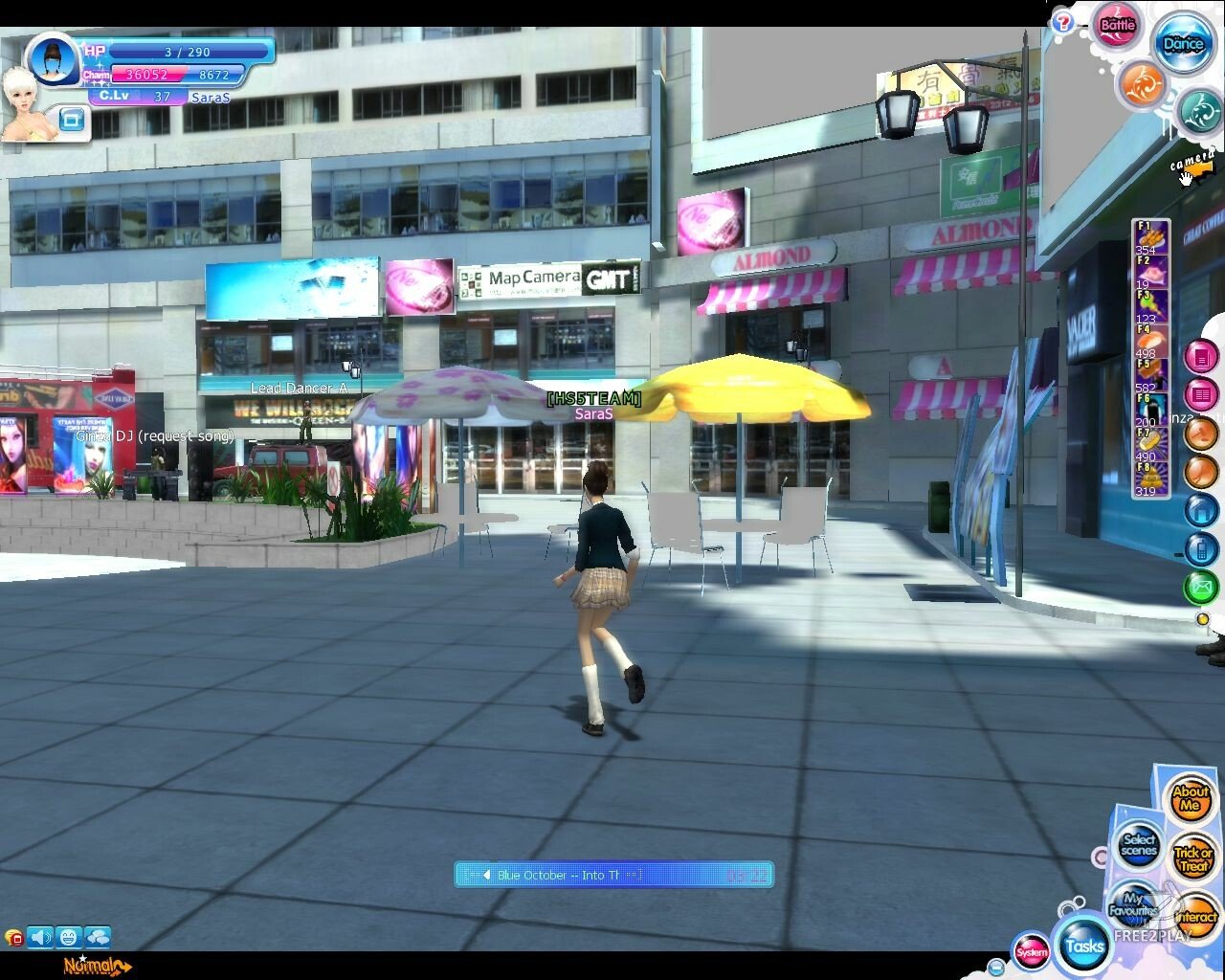
Task: Use the F4 sushi hotbar item
Action: click(1149, 340)
